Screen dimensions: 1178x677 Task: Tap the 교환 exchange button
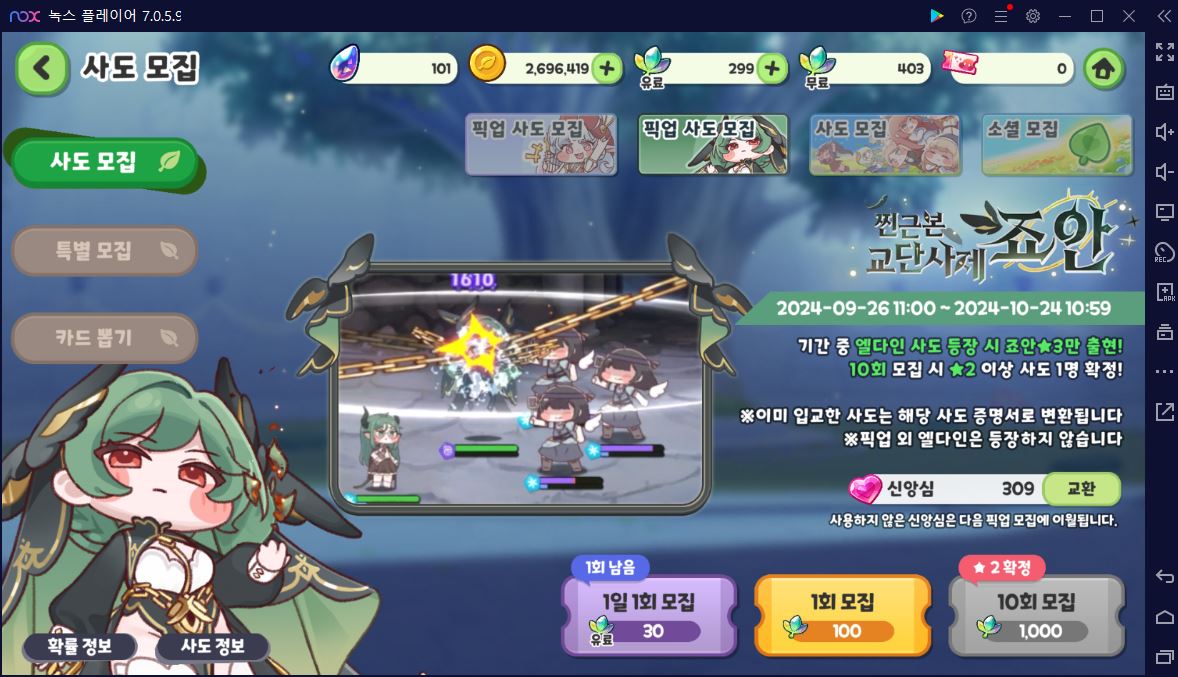[x=1080, y=489]
